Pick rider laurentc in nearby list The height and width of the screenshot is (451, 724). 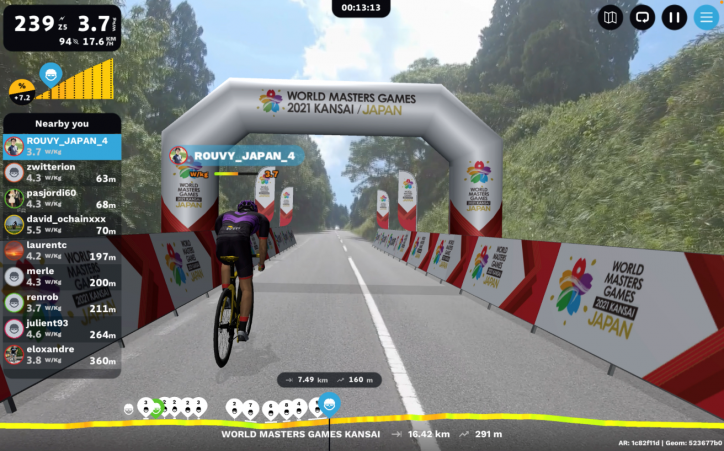62,250
